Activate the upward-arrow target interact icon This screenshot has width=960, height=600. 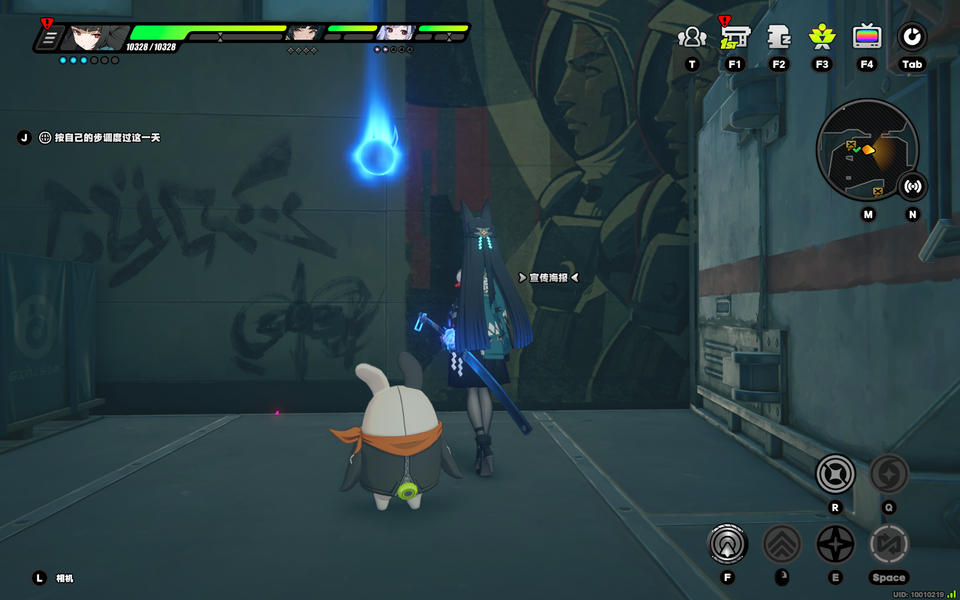(x=727, y=544)
